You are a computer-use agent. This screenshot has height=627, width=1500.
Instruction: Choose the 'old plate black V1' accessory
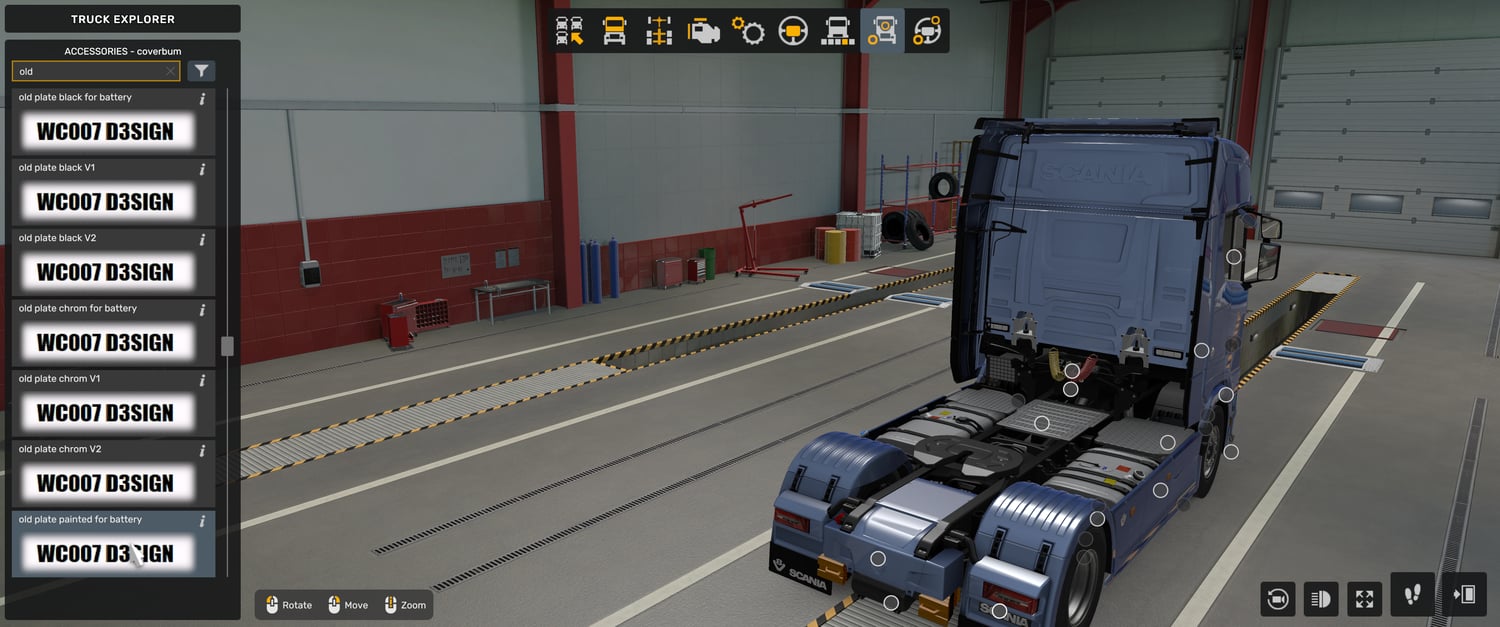(x=105, y=202)
